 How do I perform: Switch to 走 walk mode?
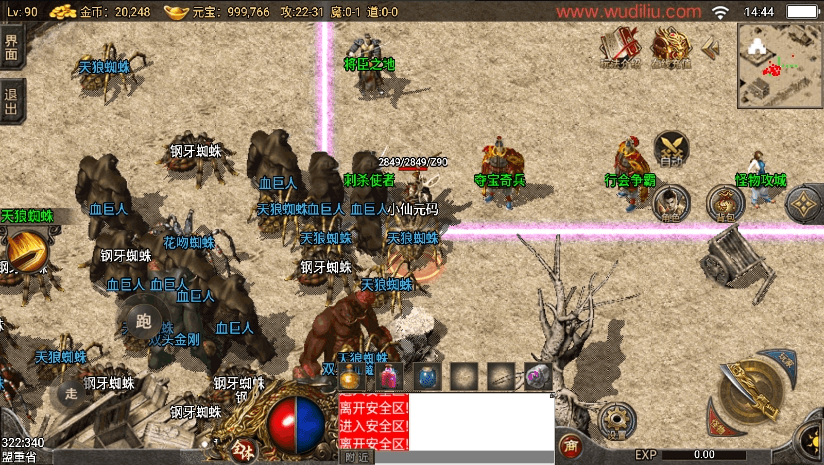pyautogui.click(x=71, y=394)
